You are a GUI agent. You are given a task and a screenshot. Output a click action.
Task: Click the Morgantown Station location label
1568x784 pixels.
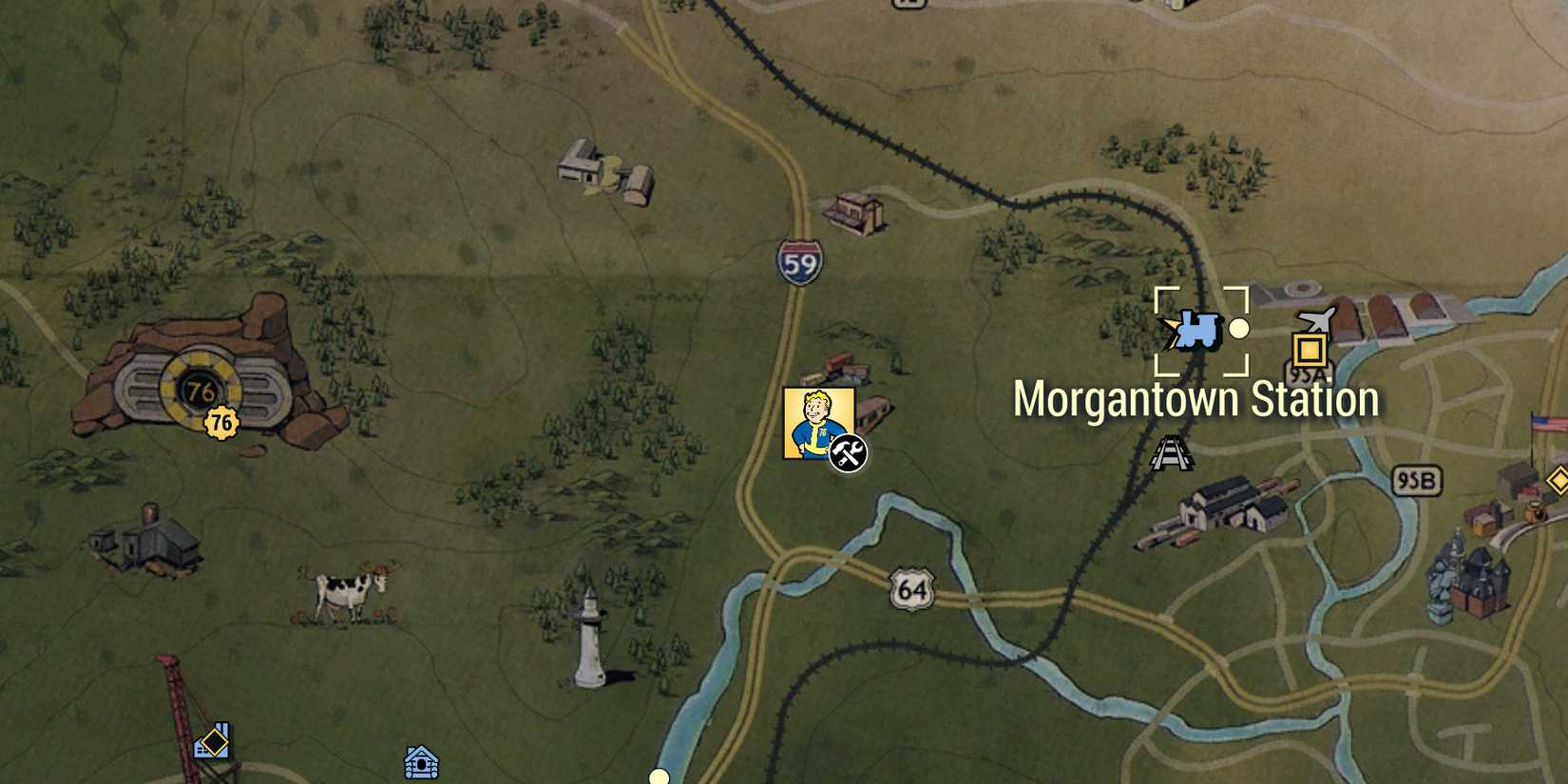pos(1195,399)
